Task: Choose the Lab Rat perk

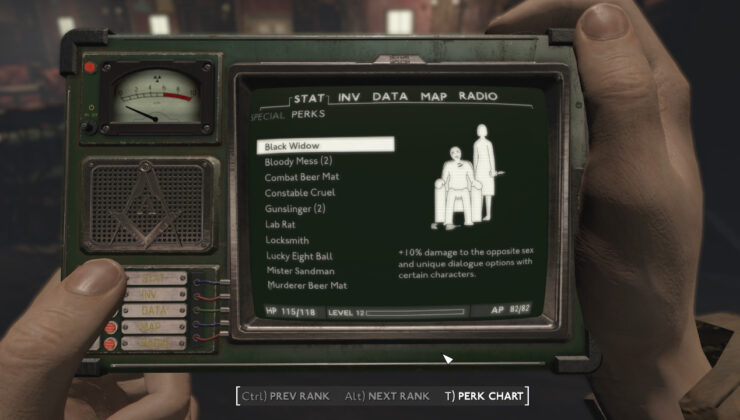Action: pyautogui.click(x=281, y=224)
